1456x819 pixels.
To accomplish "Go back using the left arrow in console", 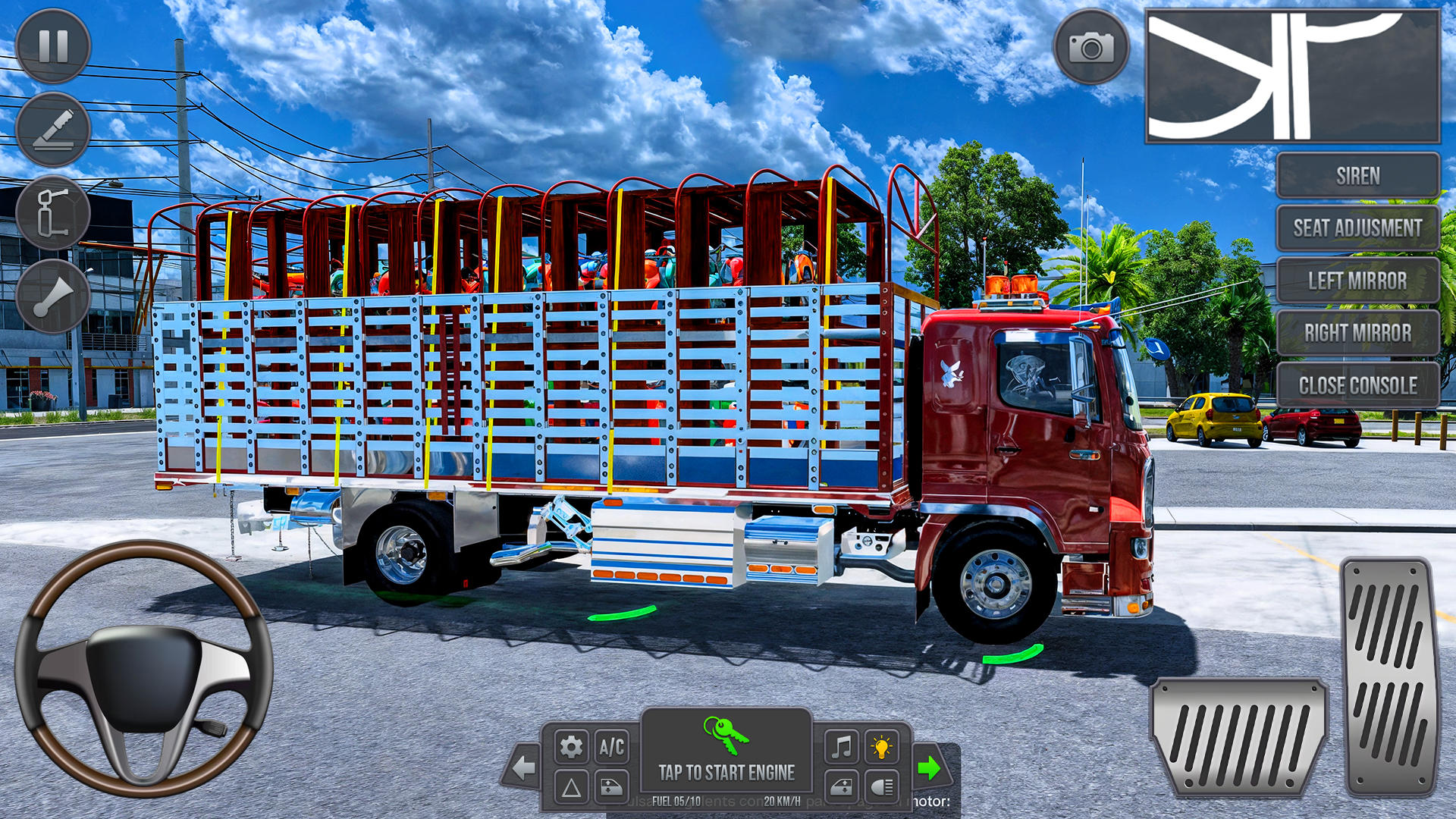I will tap(523, 767).
